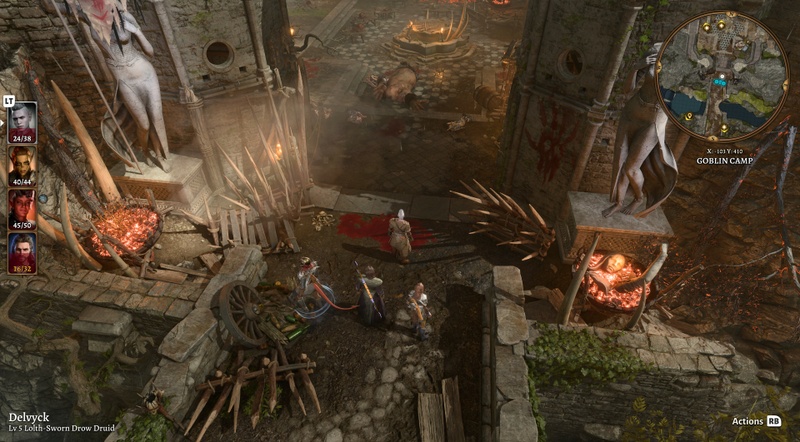Select the portrait showing 16/32 health
Viewport: 800px width, 442px height.
pyautogui.click(x=22, y=250)
